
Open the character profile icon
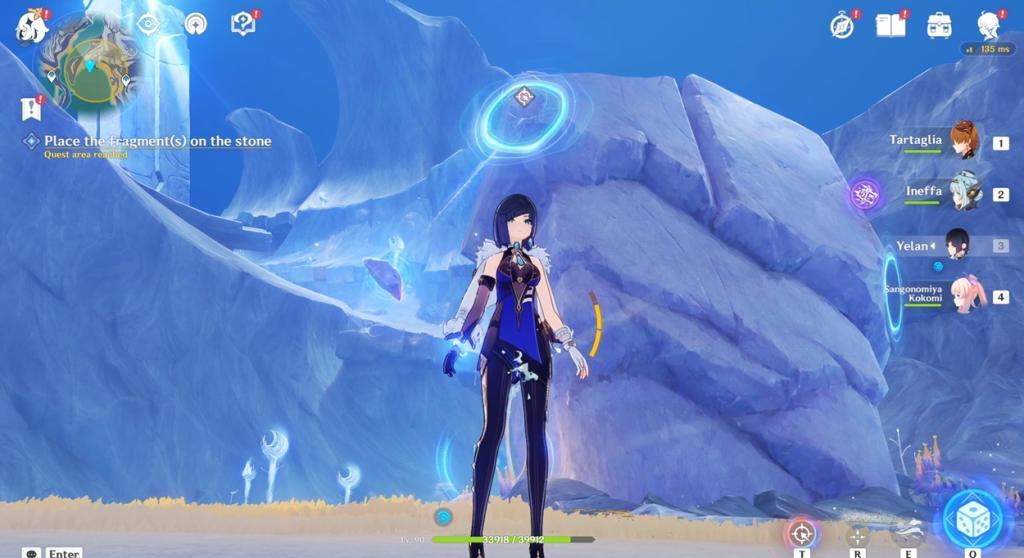988,25
